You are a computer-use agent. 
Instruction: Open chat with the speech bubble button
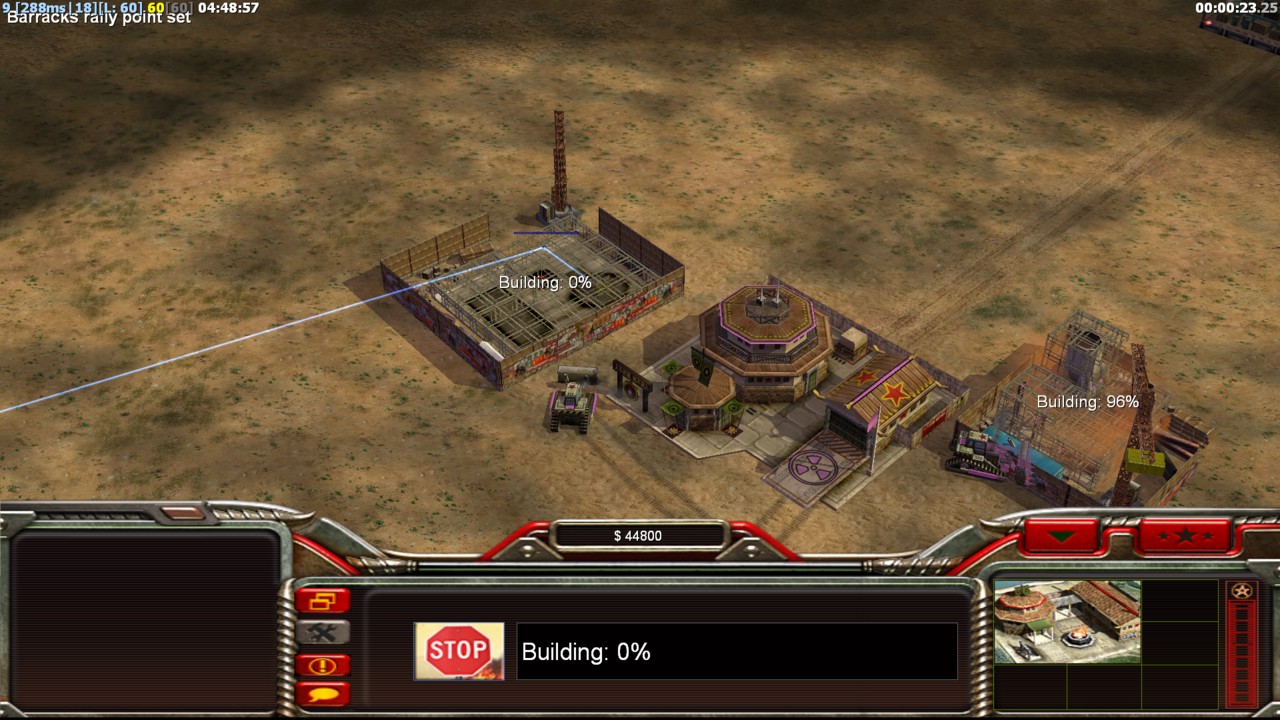(x=322, y=692)
